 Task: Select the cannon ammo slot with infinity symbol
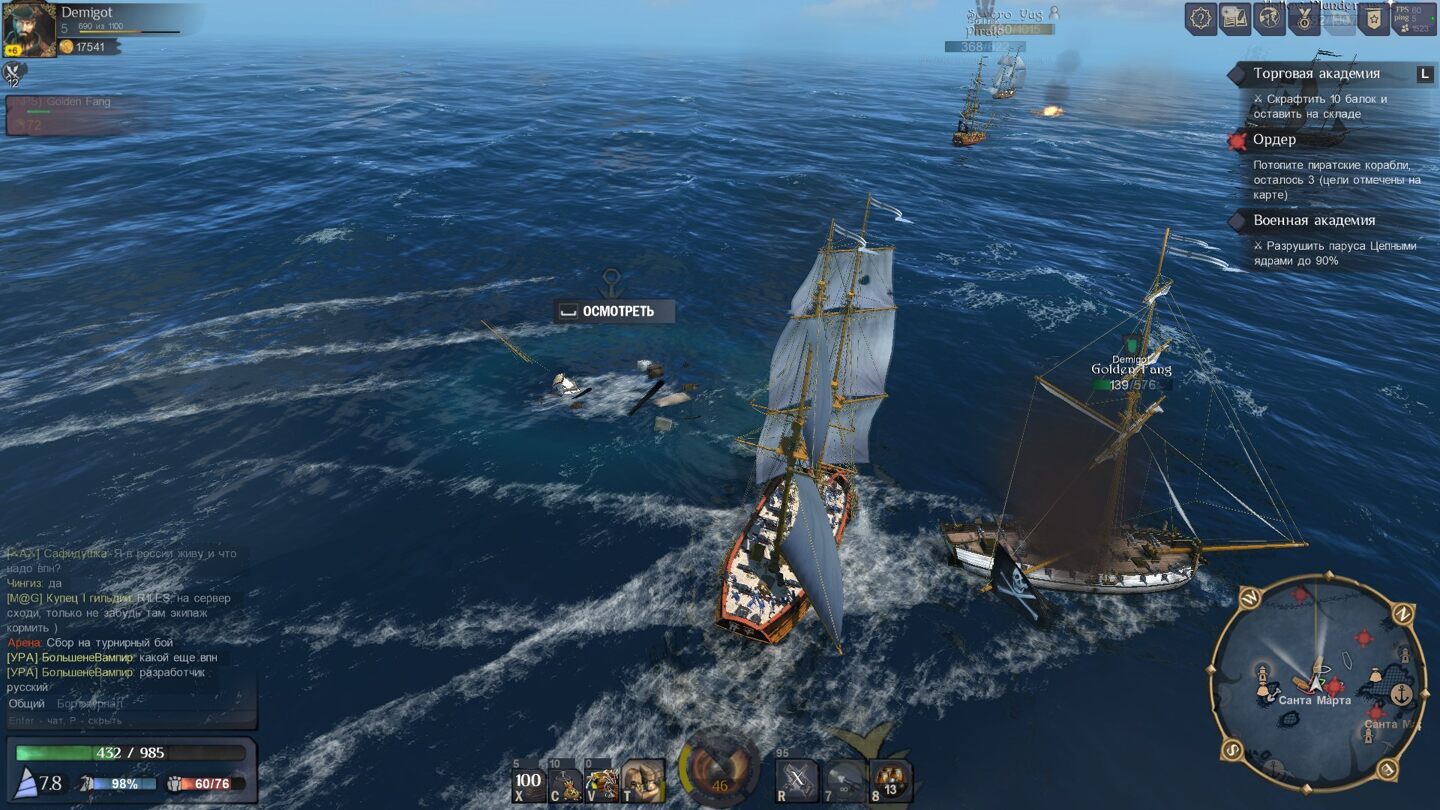point(844,781)
